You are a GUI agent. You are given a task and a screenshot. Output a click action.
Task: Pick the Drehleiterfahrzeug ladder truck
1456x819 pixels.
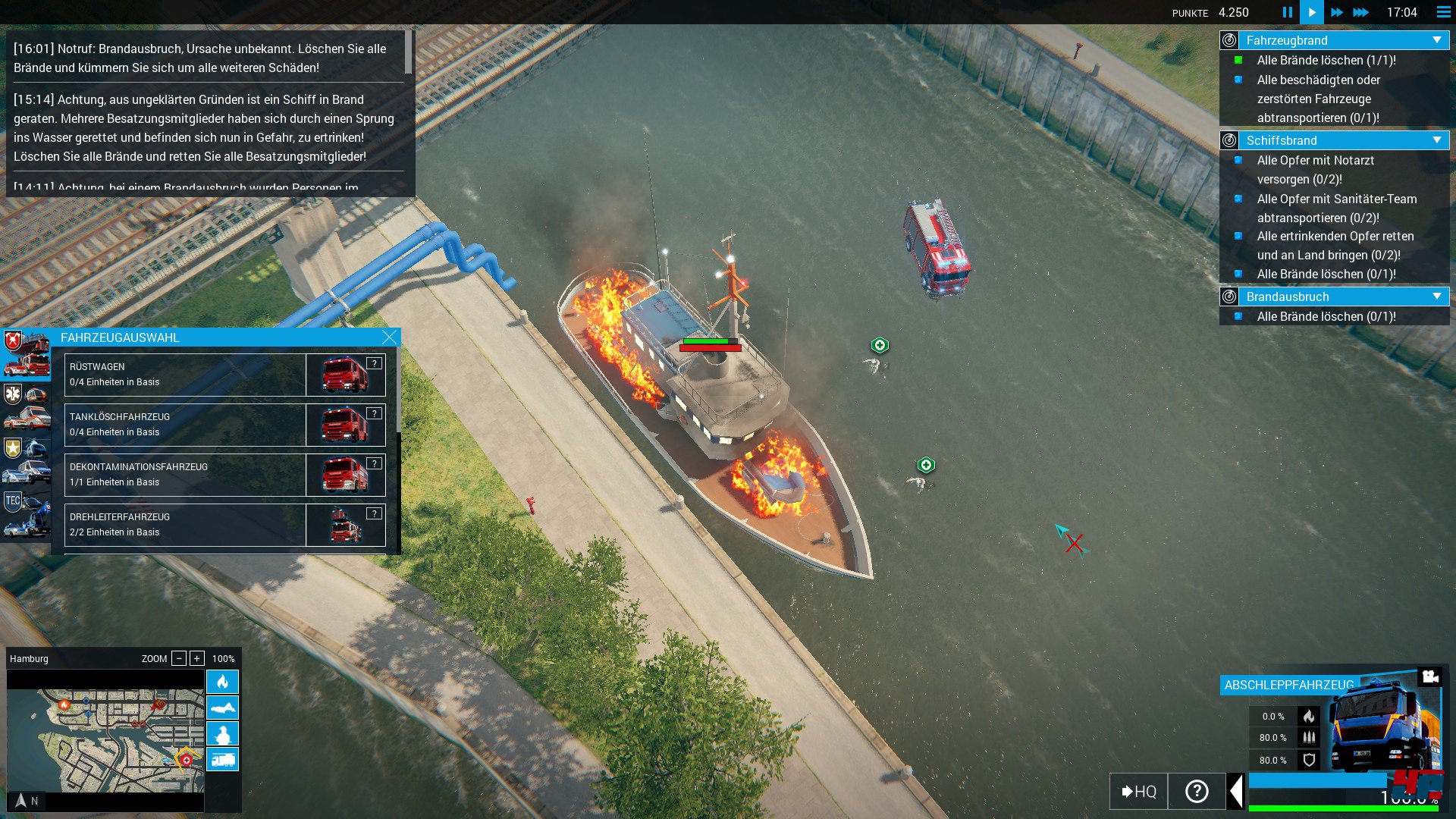pyautogui.click(x=185, y=525)
